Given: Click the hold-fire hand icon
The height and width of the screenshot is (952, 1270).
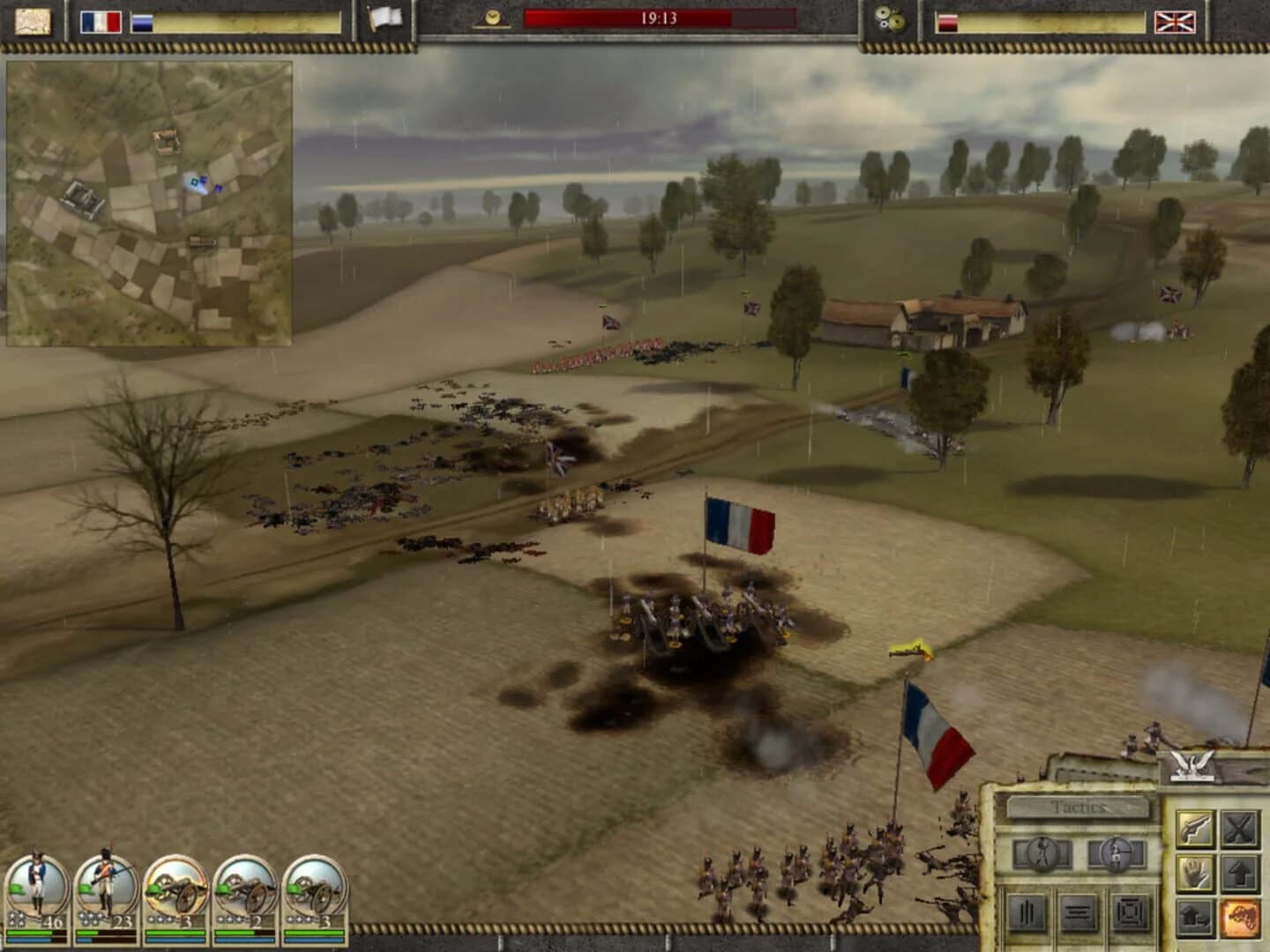Looking at the screenshot, I should [x=1196, y=872].
